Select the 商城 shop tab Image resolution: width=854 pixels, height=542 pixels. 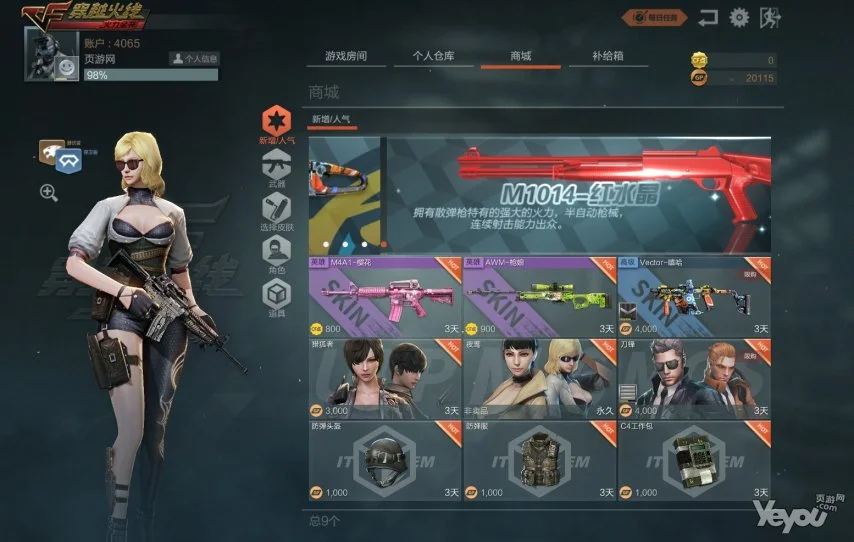[x=520, y=57]
